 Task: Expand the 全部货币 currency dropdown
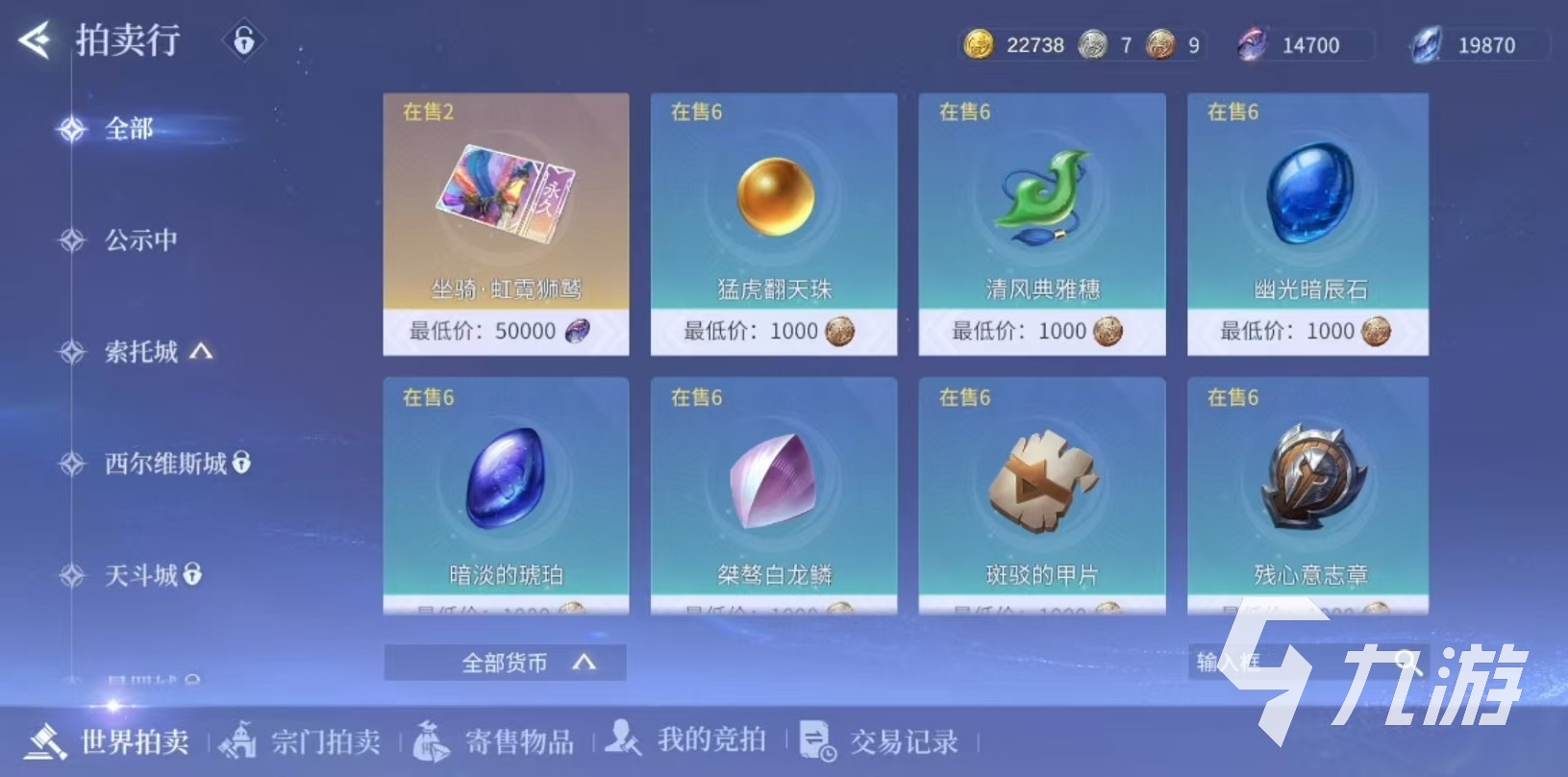point(504,662)
